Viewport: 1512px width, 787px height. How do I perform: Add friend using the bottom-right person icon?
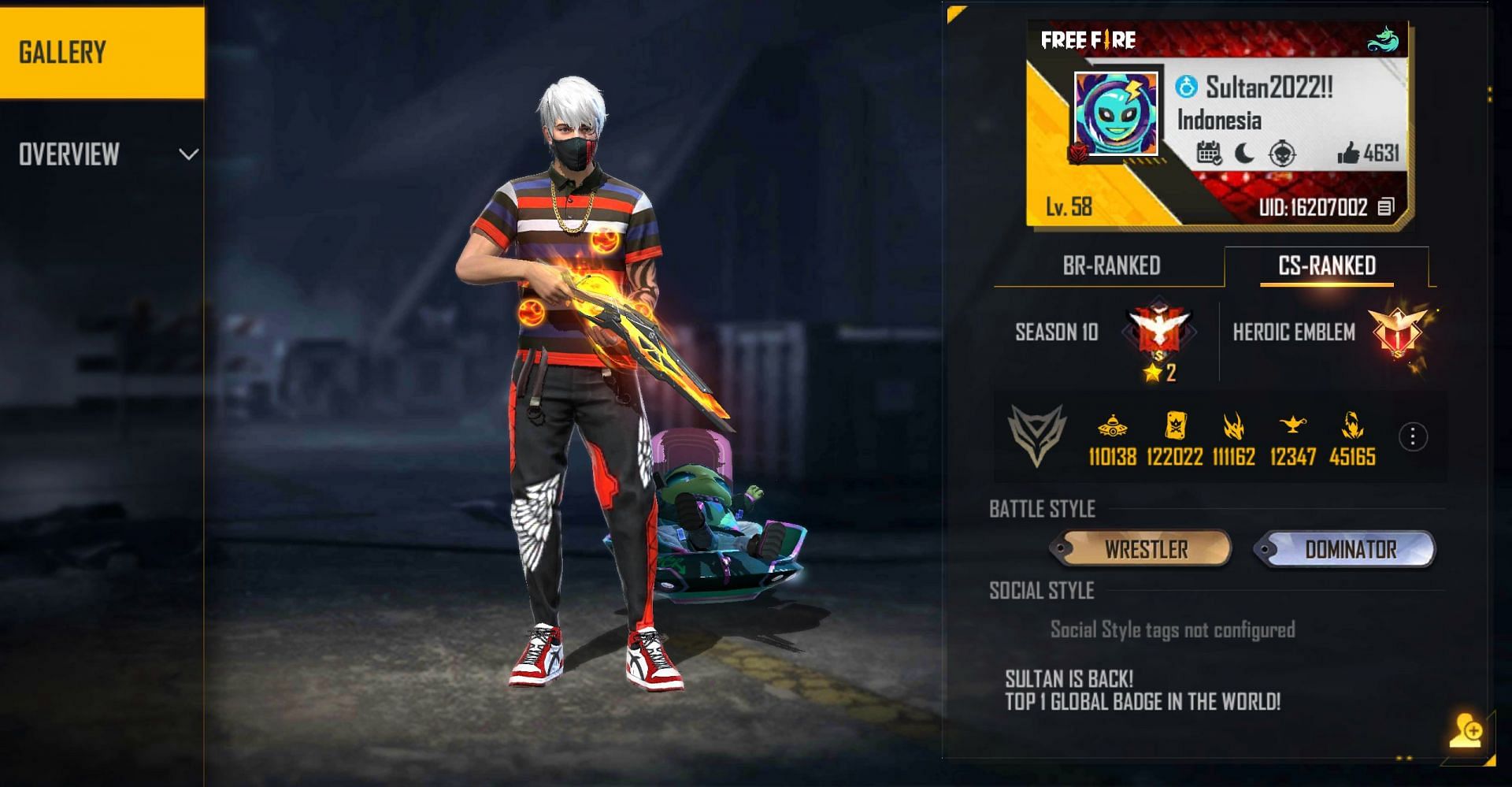(1466, 730)
